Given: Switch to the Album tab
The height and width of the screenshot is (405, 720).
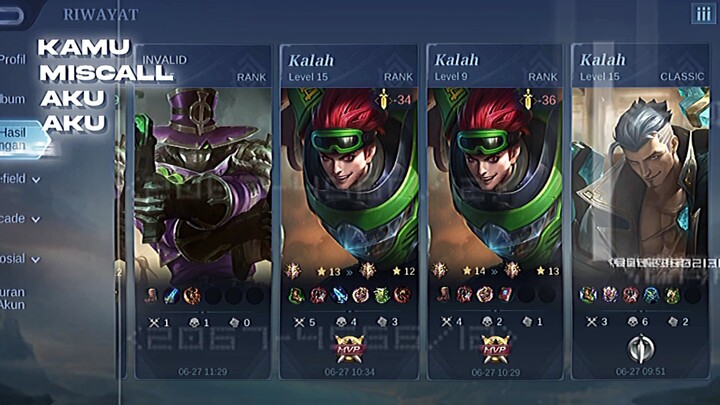Looking at the screenshot, I should click(14, 99).
